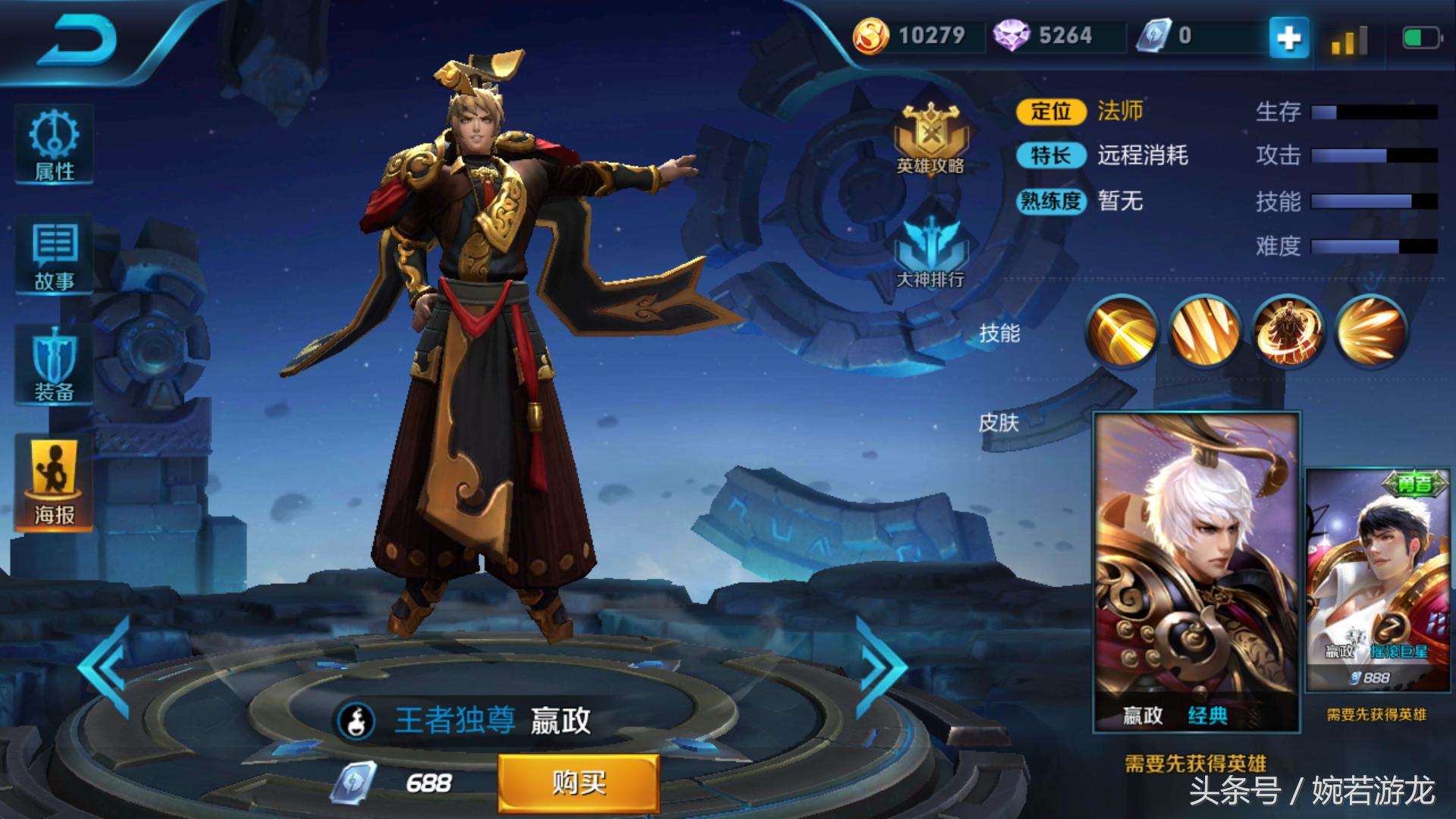Screen dimensions: 1456x819
Task: View the third skill with standing figure
Action: (x=1288, y=331)
